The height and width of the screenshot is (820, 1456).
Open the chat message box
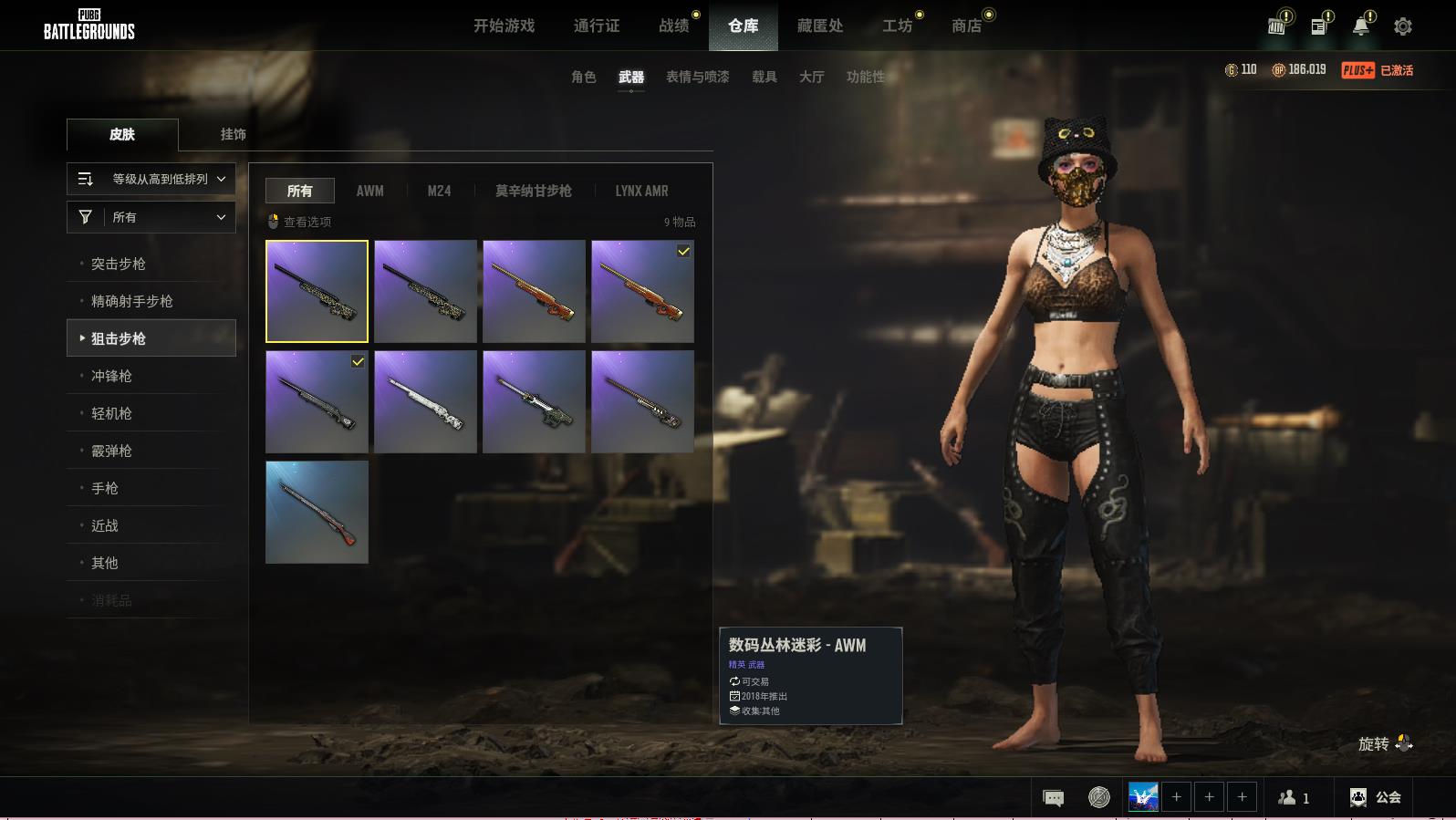coord(1053,798)
